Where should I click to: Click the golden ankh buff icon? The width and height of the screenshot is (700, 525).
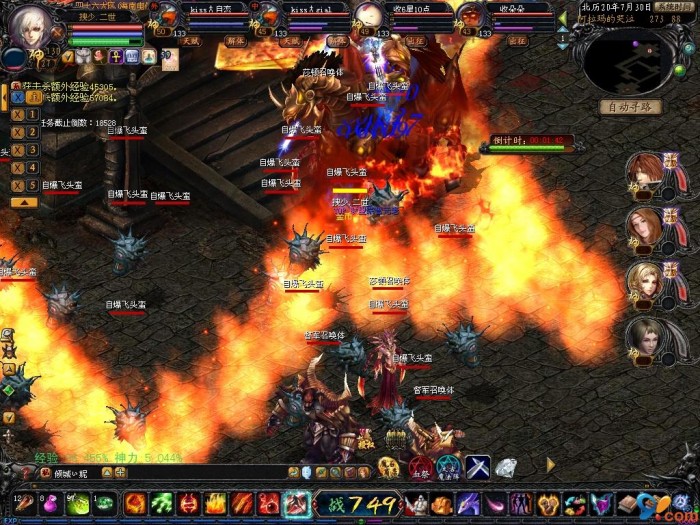(x=114, y=57)
